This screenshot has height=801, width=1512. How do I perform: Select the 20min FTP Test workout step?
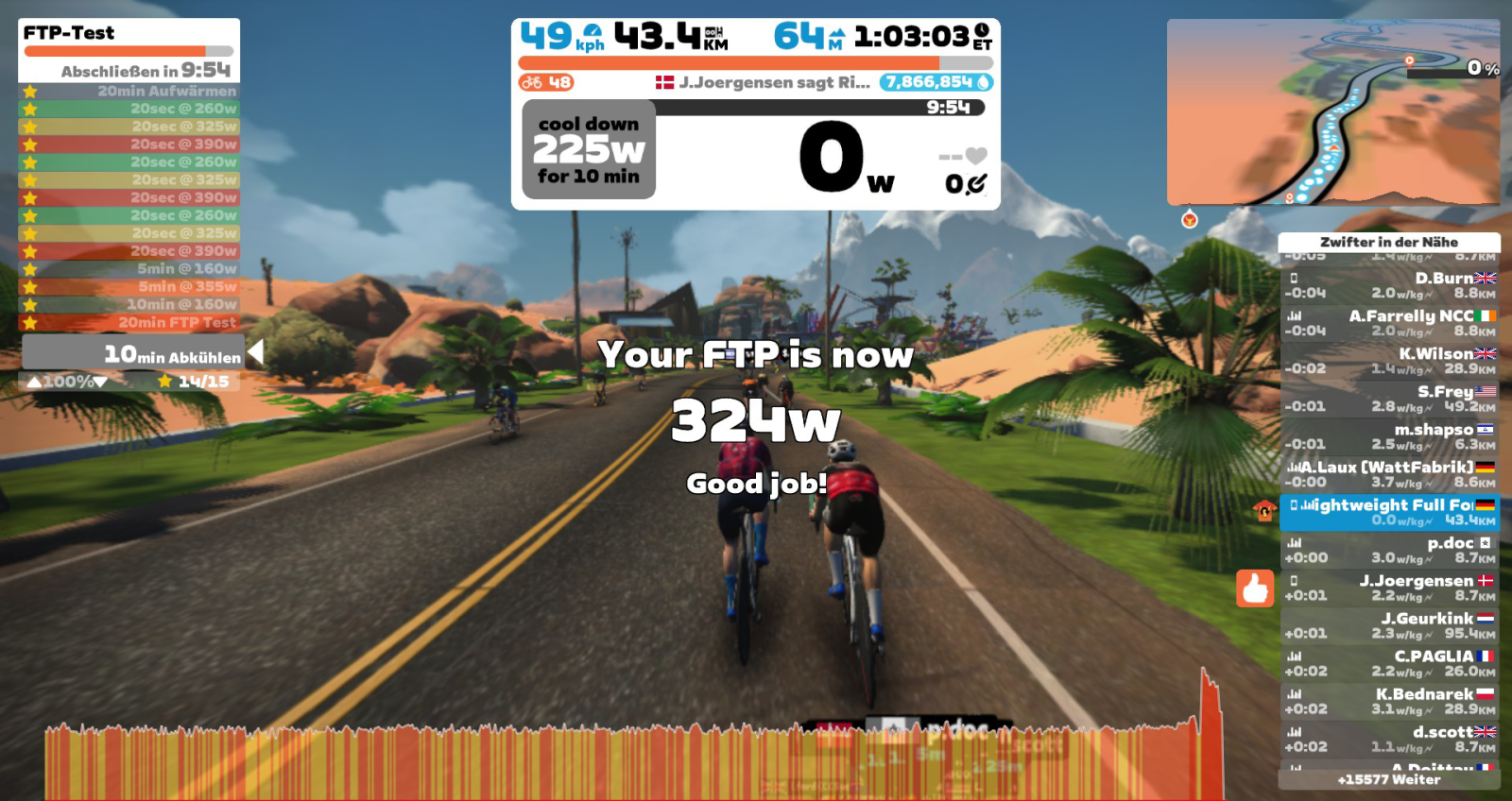click(x=129, y=322)
